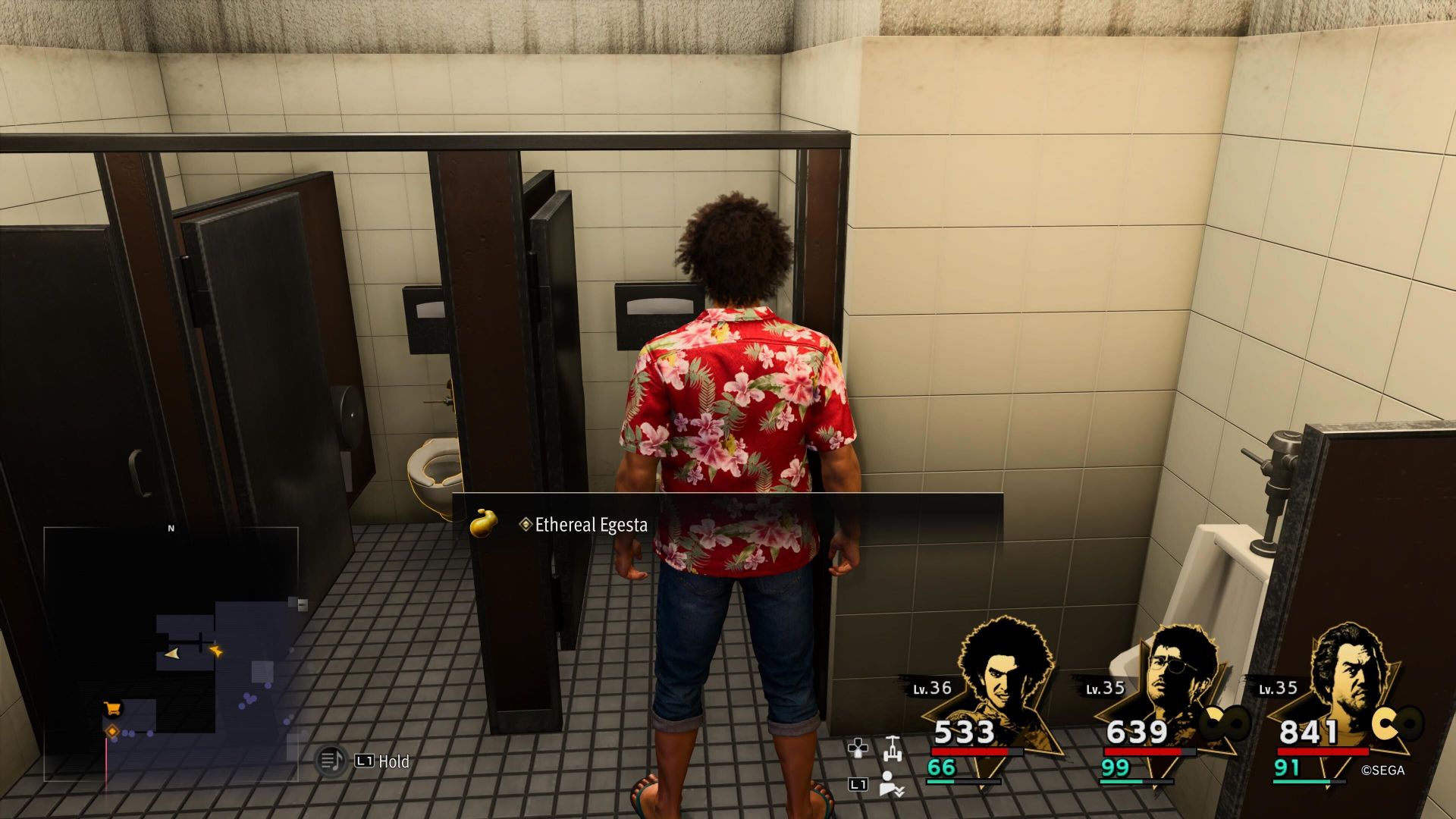
Task: Select the N compass indicator above the minimap
Action: coord(171,529)
